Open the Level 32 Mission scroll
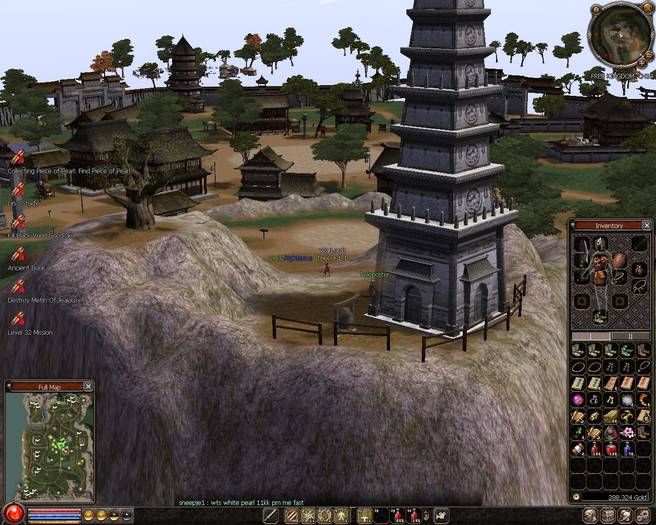This screenshot has width=656, height=525. [x=17, y=317]
